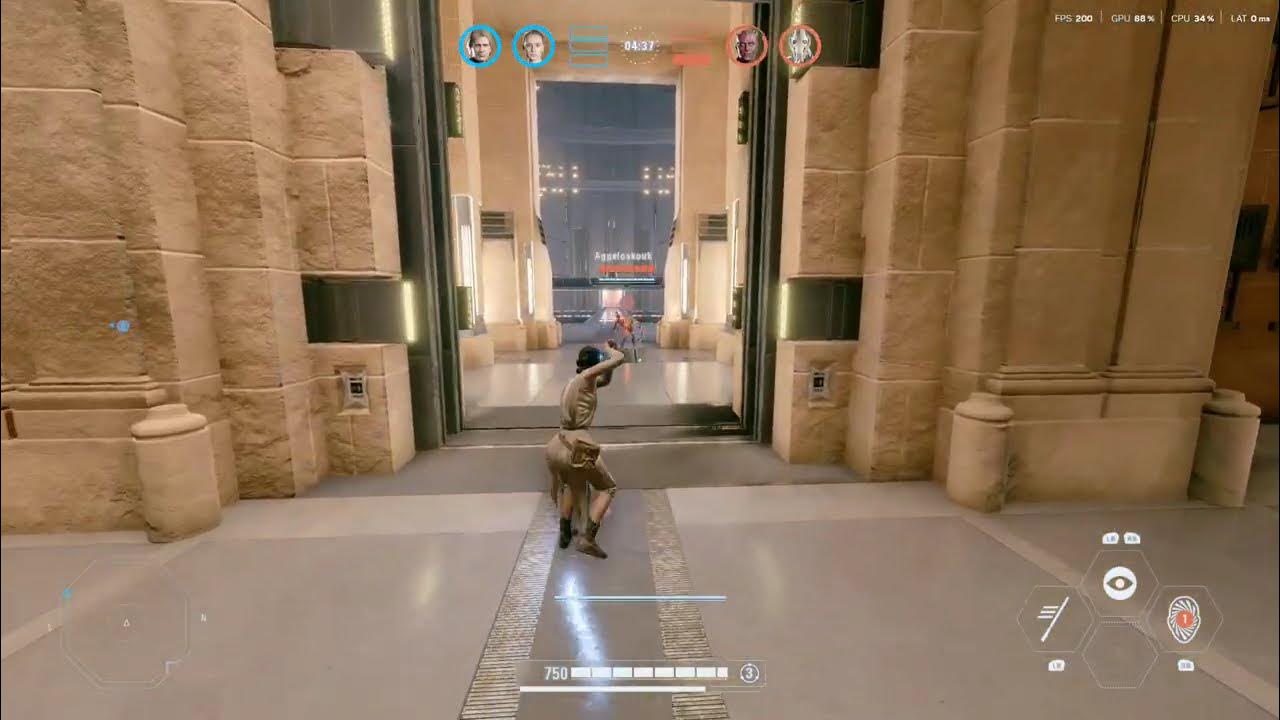This screenshot has width=1280, height=720.
Task: Click the circular radar minimap
Action: [x=126, y=623]
